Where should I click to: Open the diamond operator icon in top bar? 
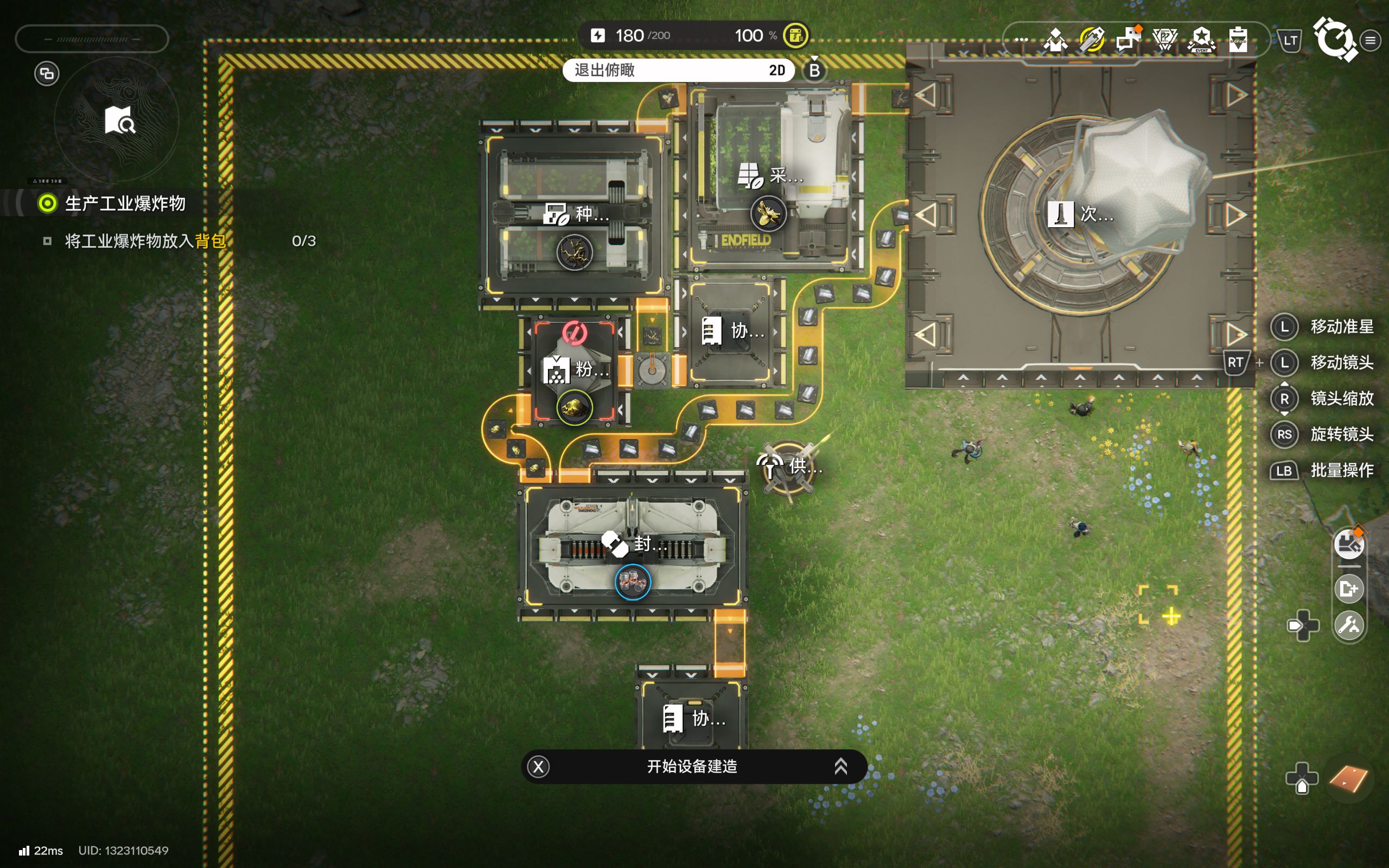point(1055,40)
